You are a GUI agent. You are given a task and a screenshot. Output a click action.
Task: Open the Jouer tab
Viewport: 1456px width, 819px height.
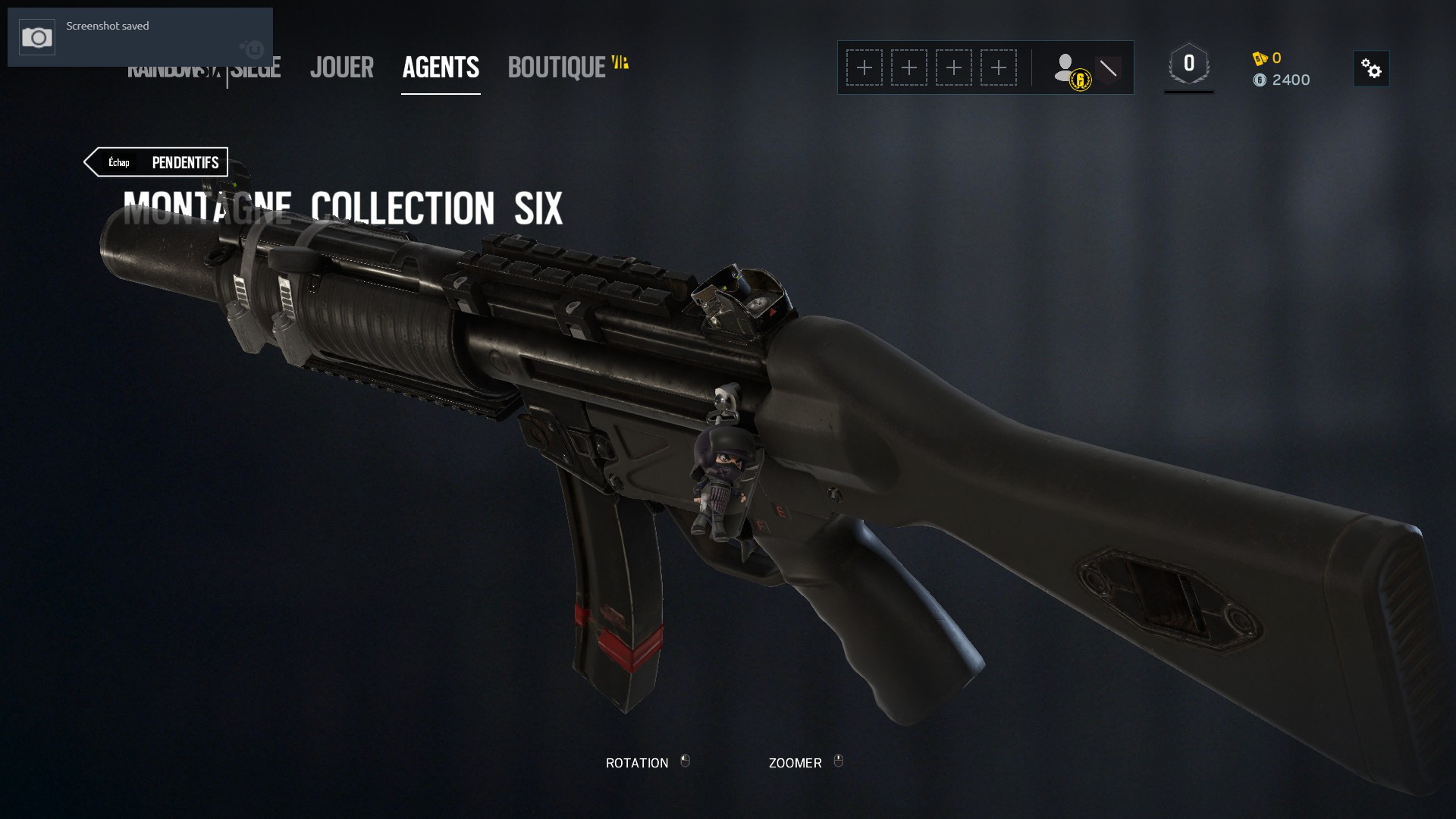(x=341, y=67)
